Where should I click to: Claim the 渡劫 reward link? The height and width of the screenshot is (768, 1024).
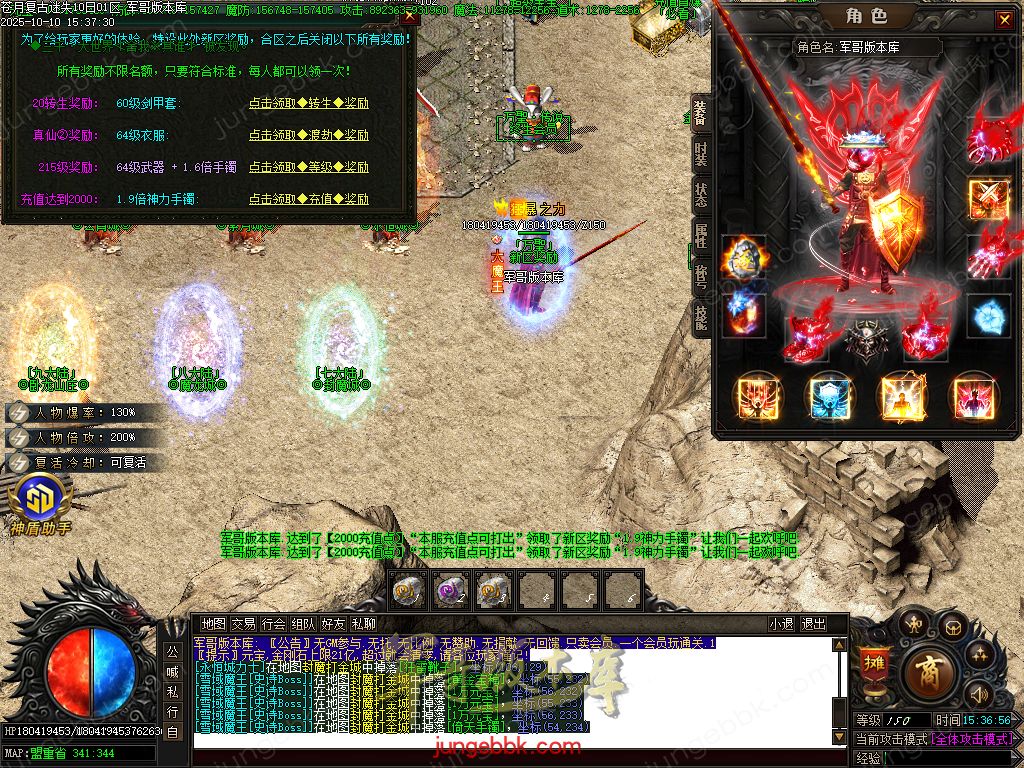[309, 135]
